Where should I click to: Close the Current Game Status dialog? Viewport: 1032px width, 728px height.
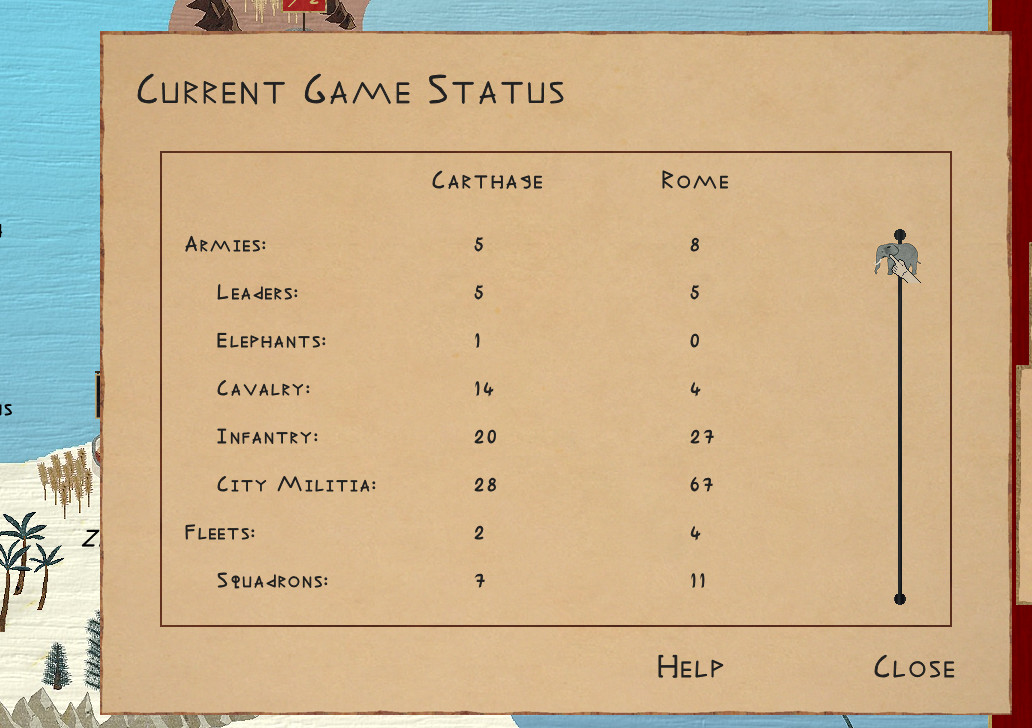[x=914, y=668]
